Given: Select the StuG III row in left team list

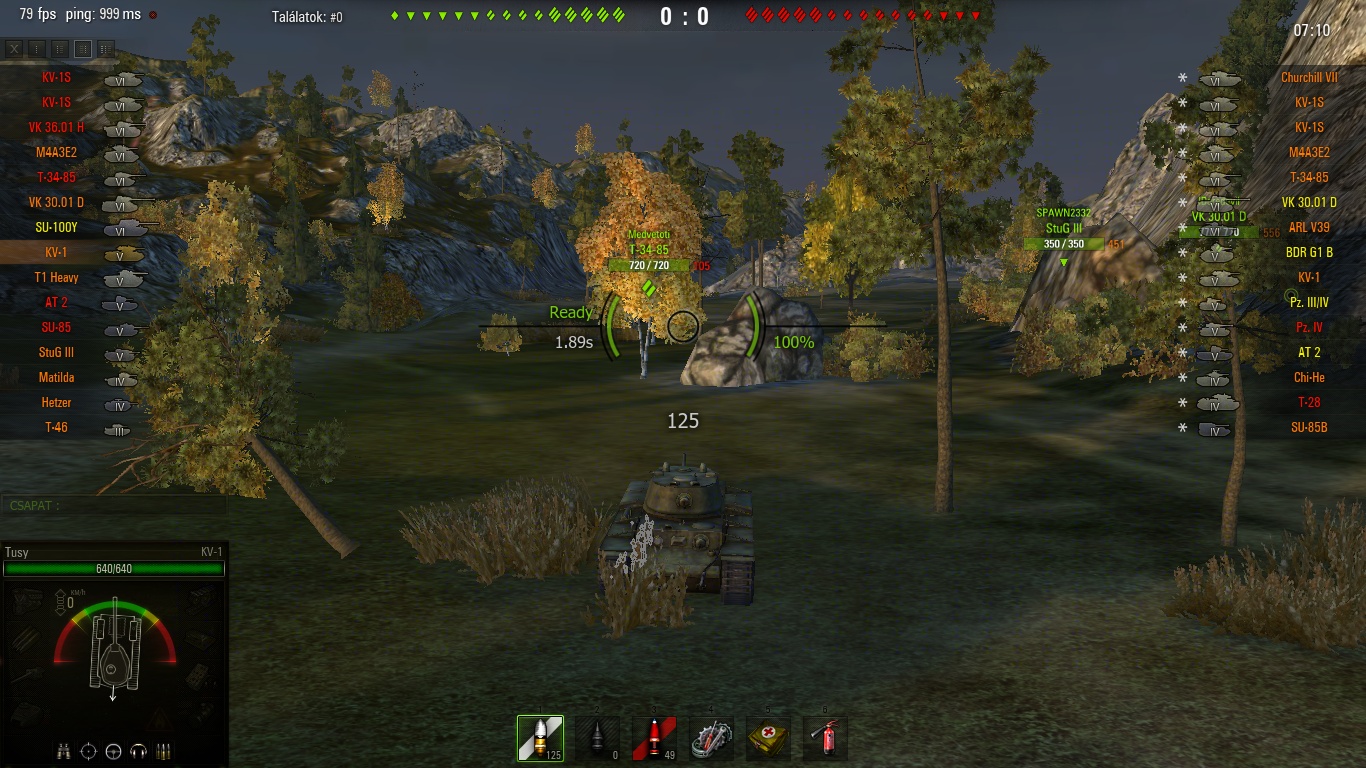Looking at the screenshot, I should 57,353.
